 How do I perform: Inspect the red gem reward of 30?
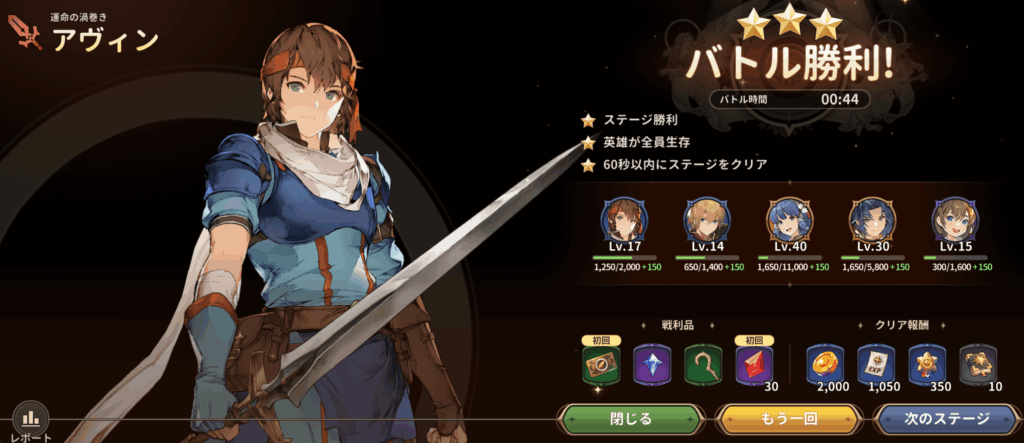[755, 364]
